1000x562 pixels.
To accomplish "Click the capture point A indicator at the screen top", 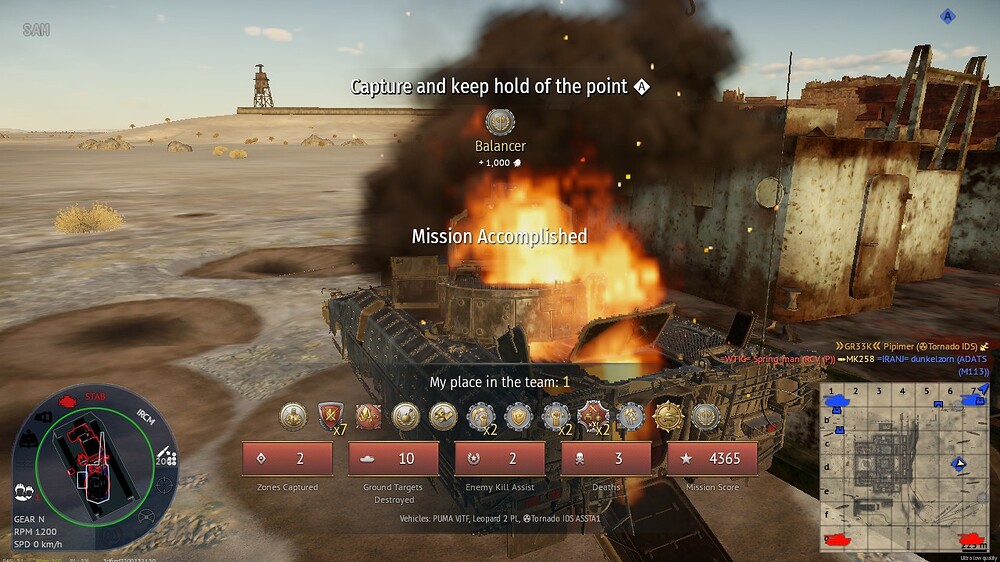I will (x=948, y=15).
